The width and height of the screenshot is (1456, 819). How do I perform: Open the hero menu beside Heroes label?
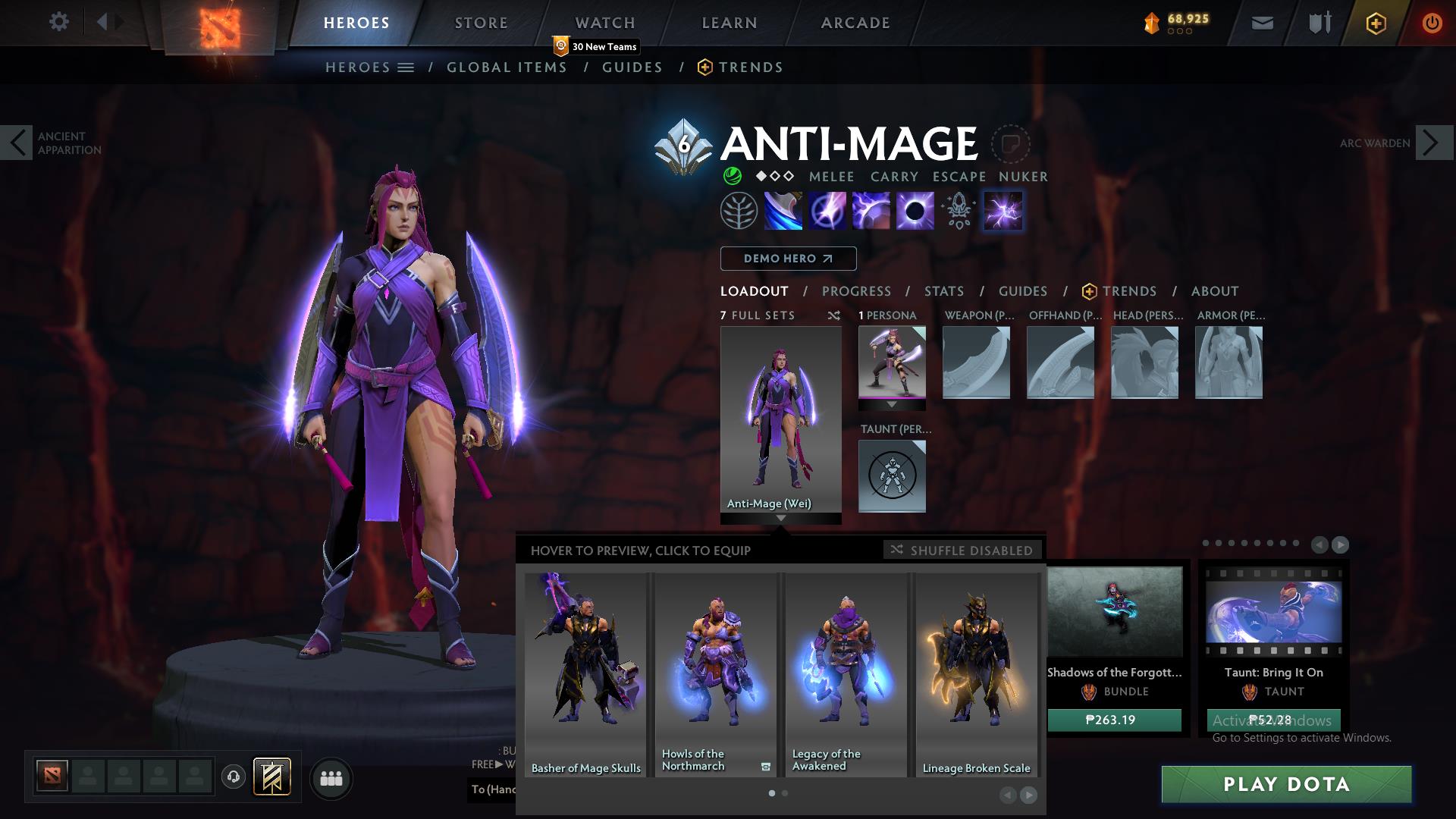coord(405,67)
